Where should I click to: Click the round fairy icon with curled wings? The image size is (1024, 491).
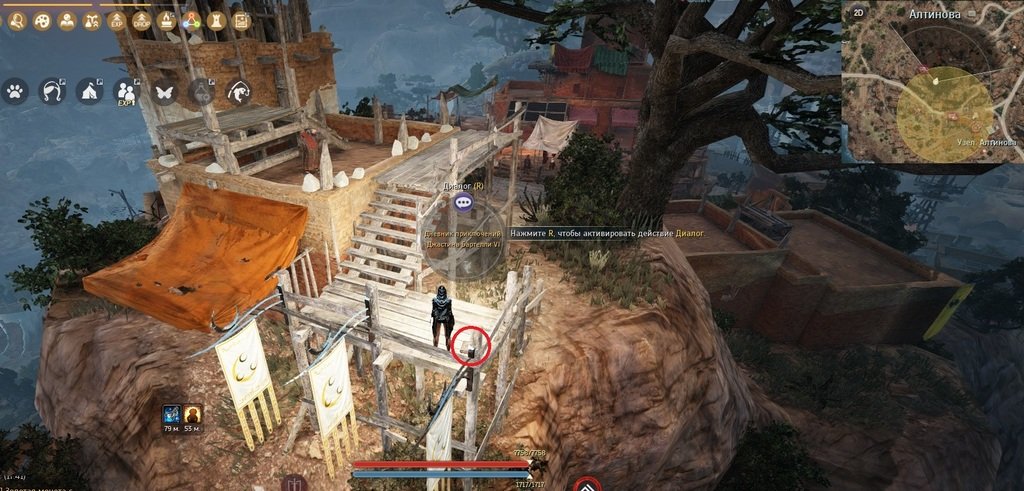51,92
